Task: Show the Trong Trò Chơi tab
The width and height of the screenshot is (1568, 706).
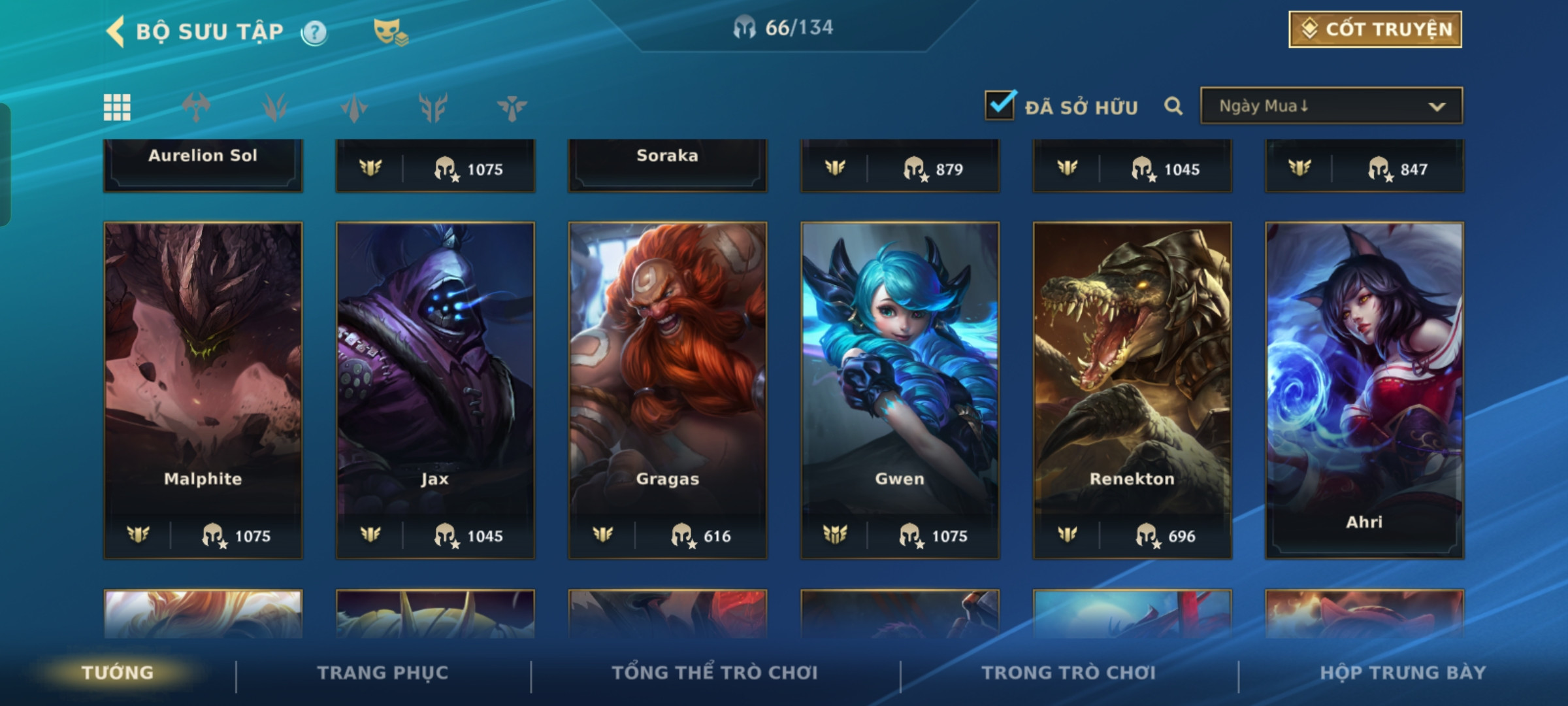Action: click(x=1068, y=673)
